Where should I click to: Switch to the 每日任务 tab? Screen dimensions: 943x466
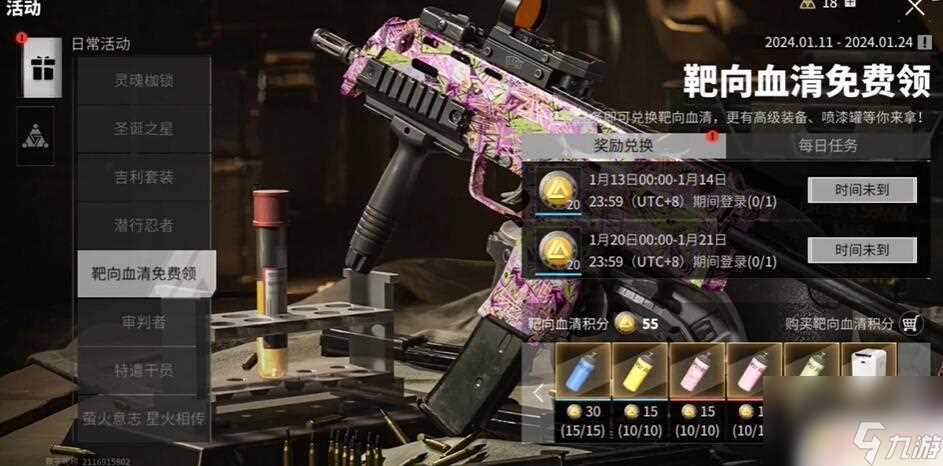click(828, 145)
